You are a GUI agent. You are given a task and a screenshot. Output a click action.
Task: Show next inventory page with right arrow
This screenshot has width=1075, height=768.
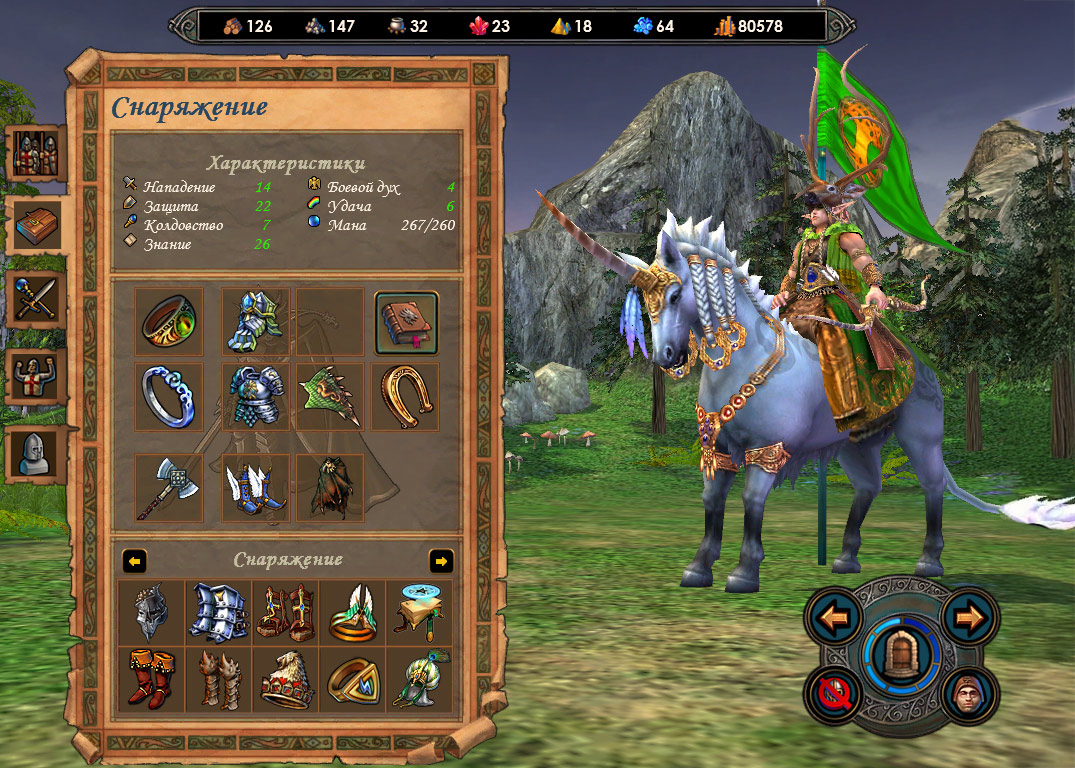[441, 560]
